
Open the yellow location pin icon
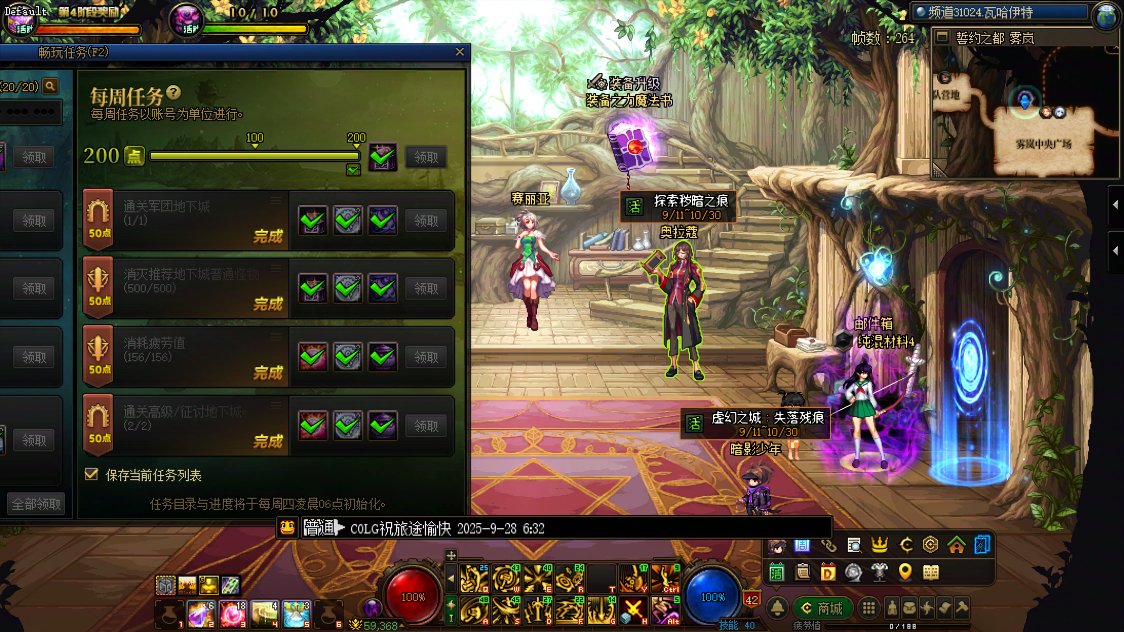[905, 572]
